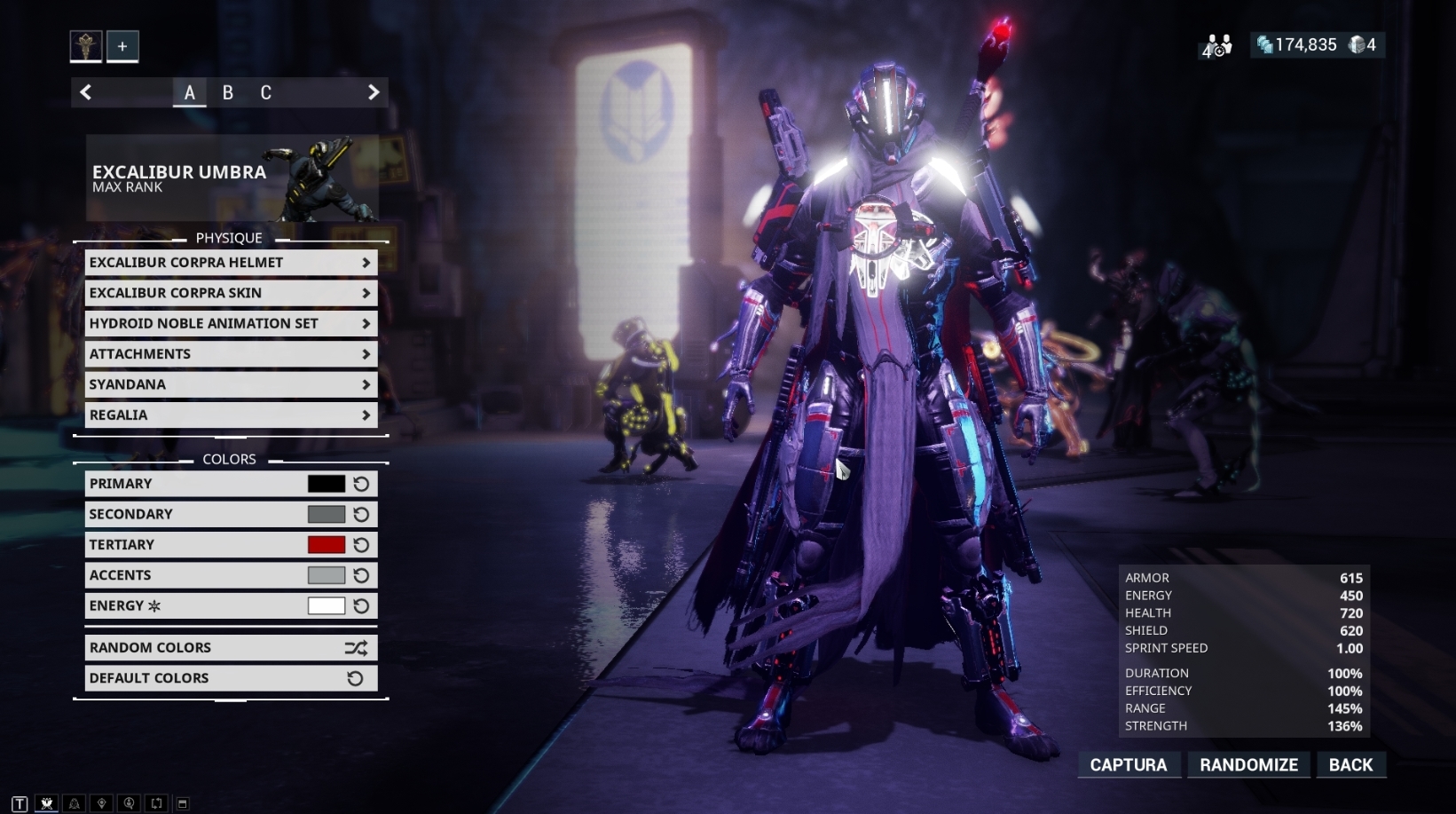Switch to appearance config B
The image size is (1456, 814).
click(x=228, y=92)
